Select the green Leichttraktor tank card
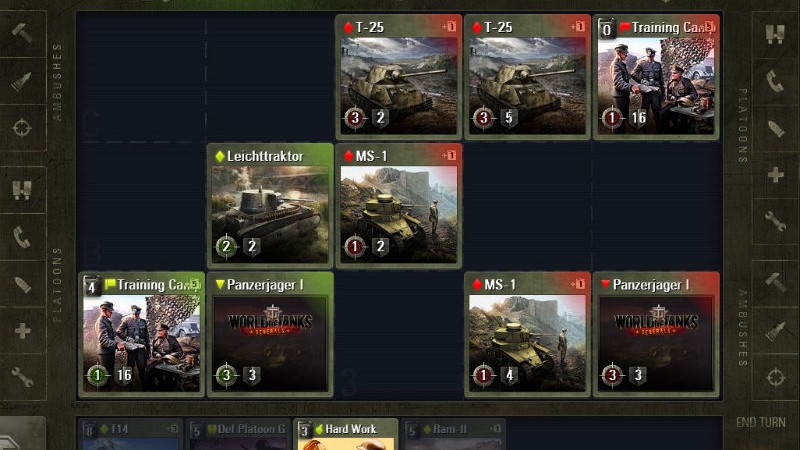Image resolution: width=800 pixels, height=450 pixels. pyautogui.click(x=270, y=205)
